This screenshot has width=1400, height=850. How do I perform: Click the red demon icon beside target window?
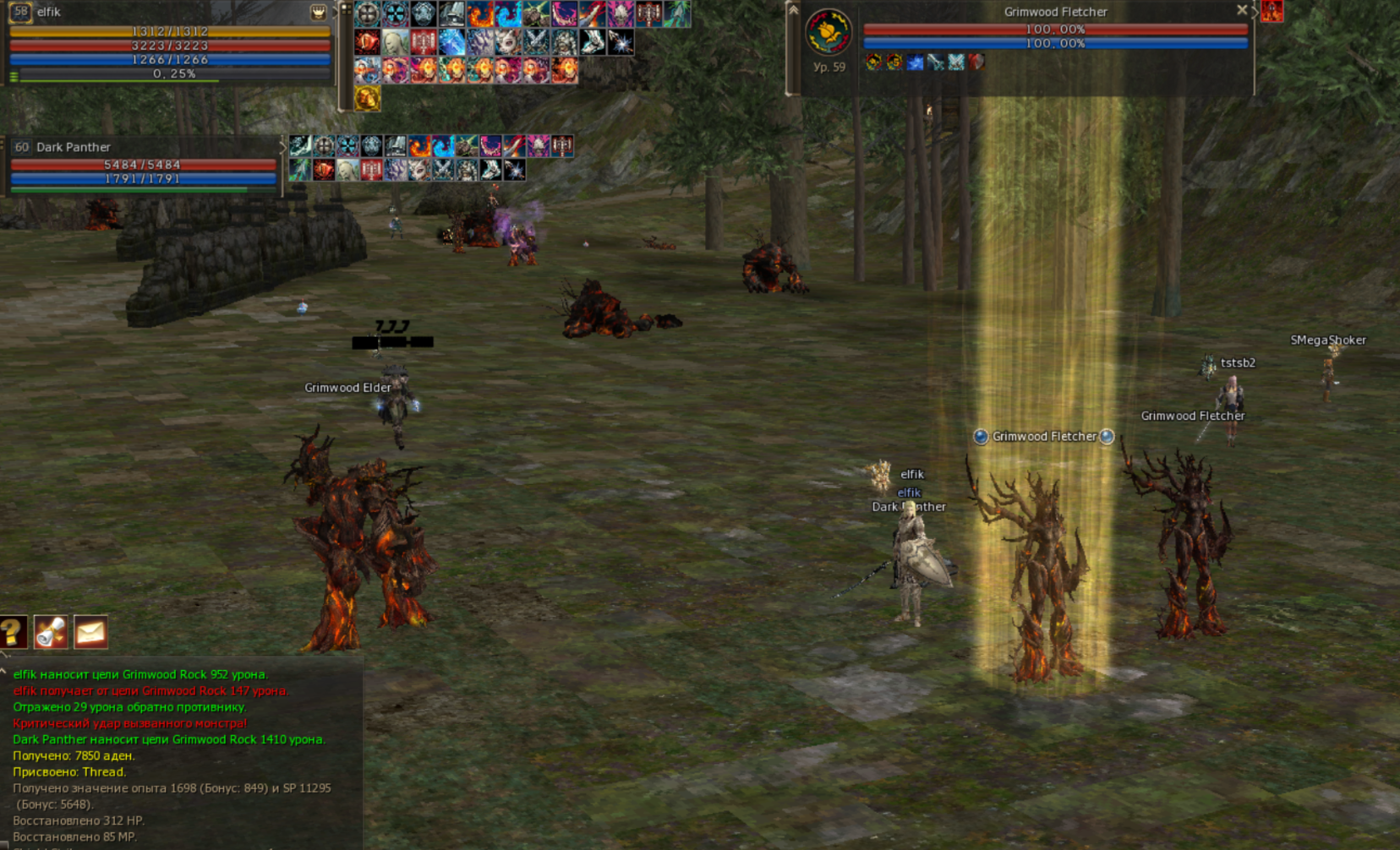(1271, 11)
